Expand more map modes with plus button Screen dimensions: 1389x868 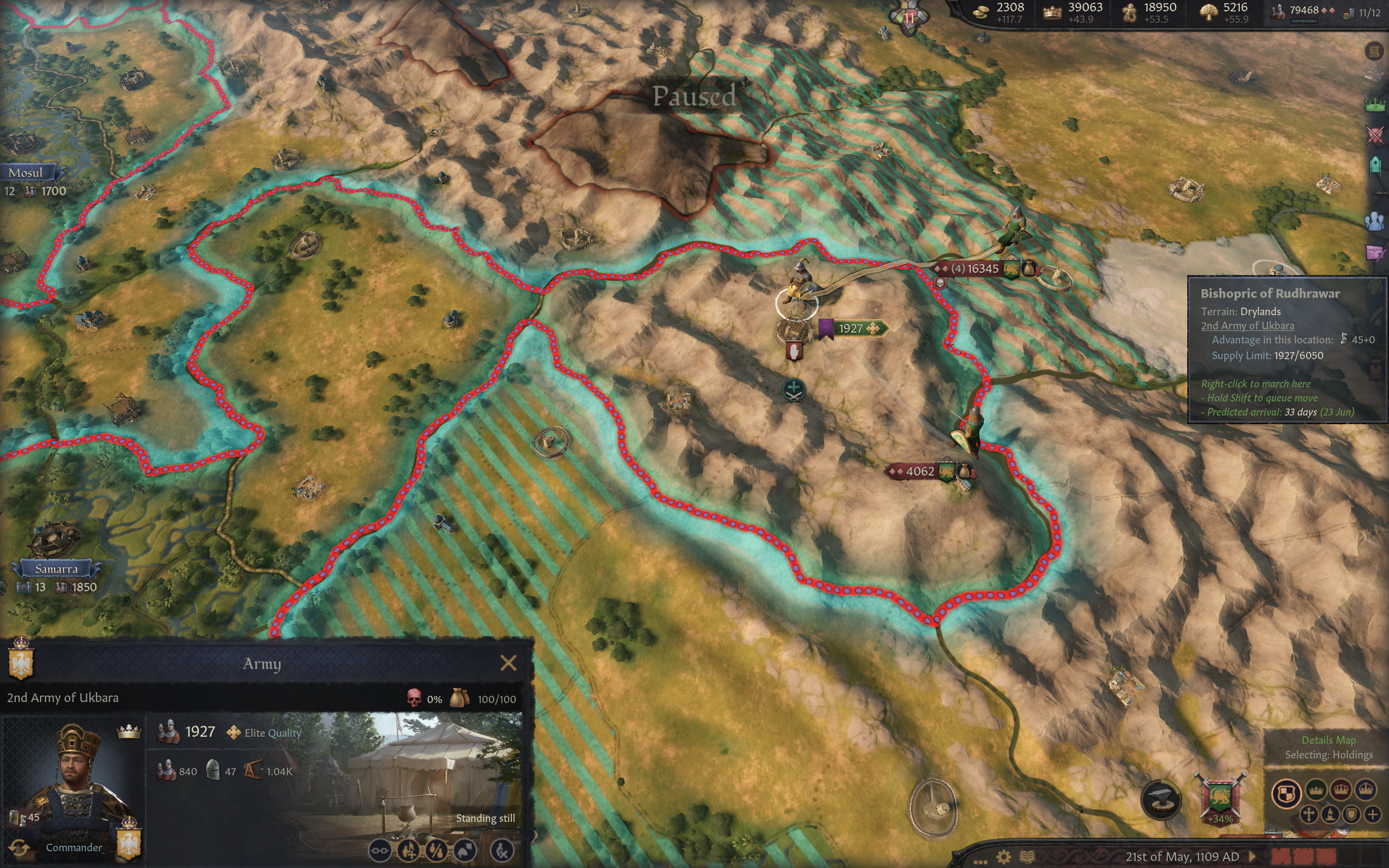(1372, 815)
